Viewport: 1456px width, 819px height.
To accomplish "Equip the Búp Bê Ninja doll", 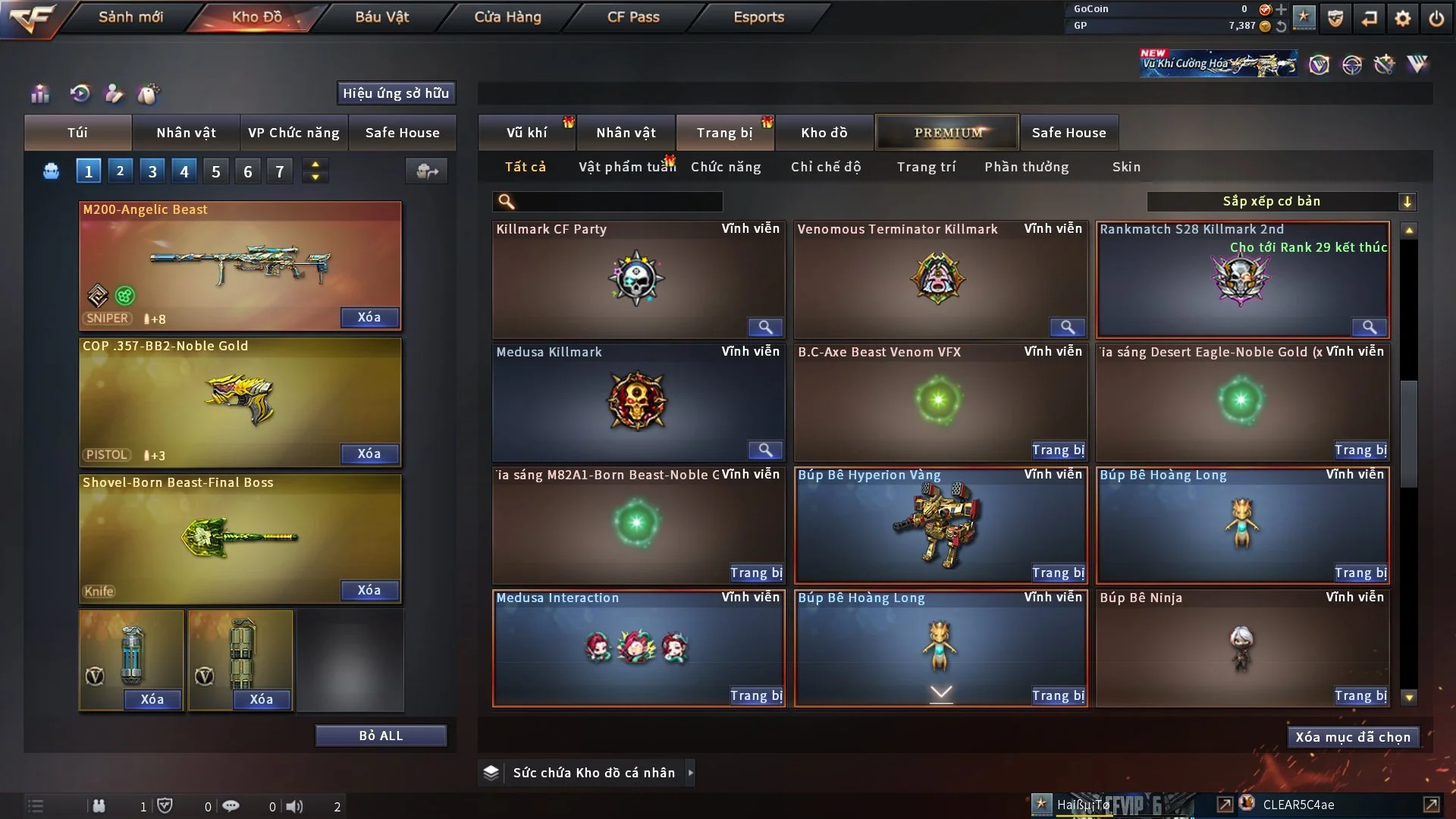I will pos(1360,696).
